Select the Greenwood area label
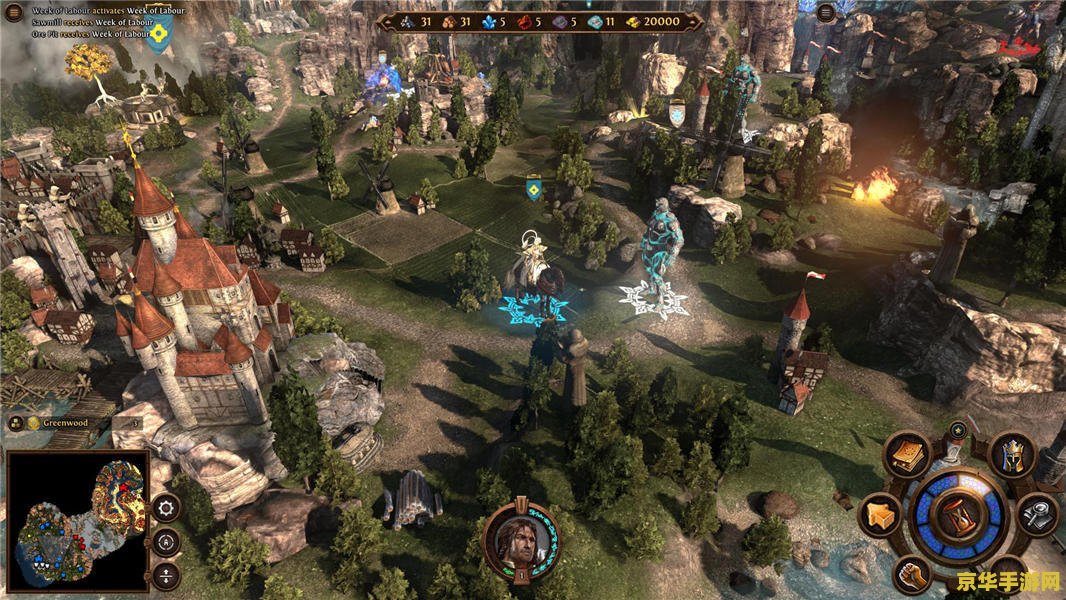The width and height of the screenshot is (1066, 600). pos(64,423)
